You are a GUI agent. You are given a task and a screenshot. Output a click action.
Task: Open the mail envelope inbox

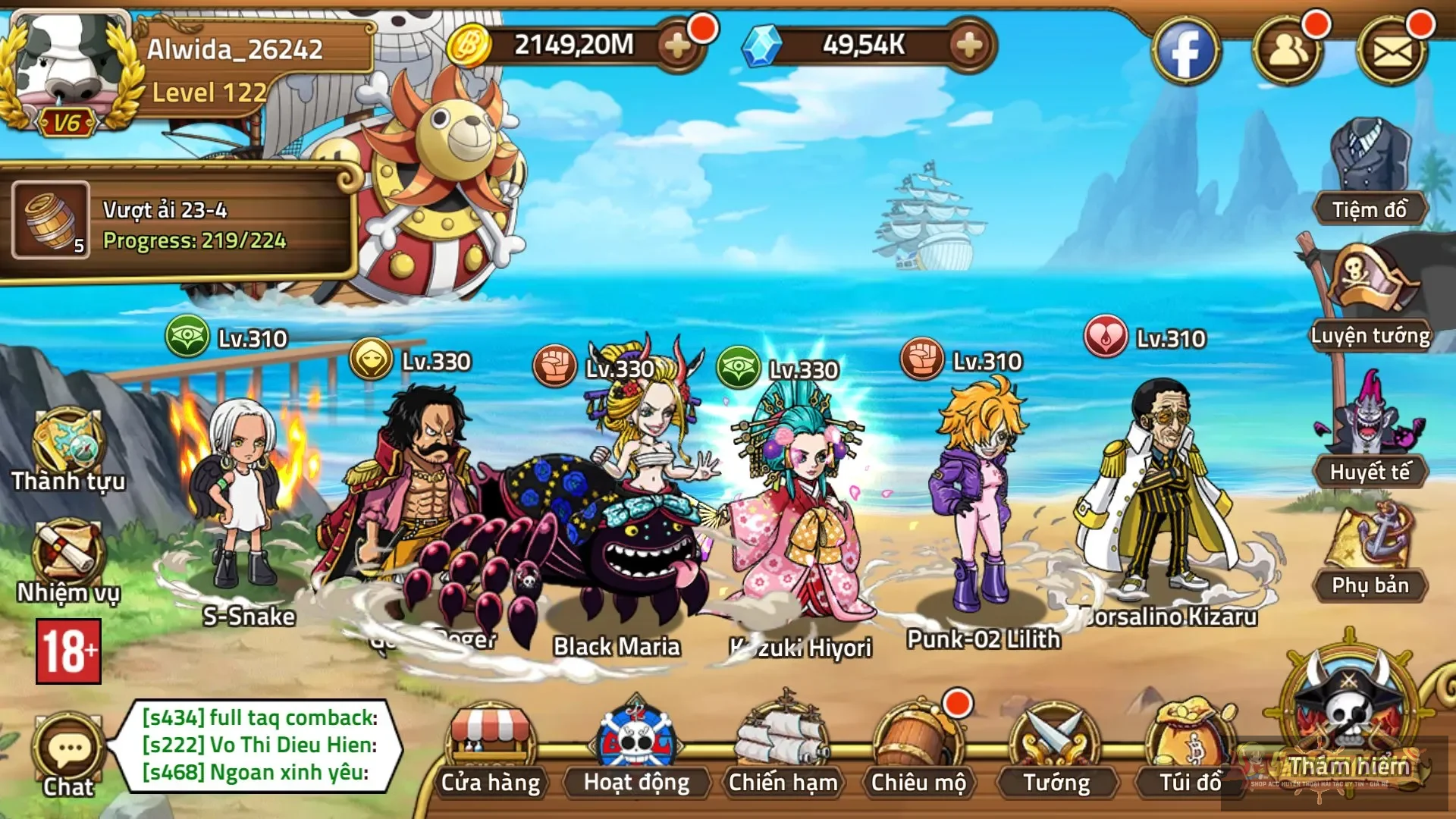pos(1392,52)
